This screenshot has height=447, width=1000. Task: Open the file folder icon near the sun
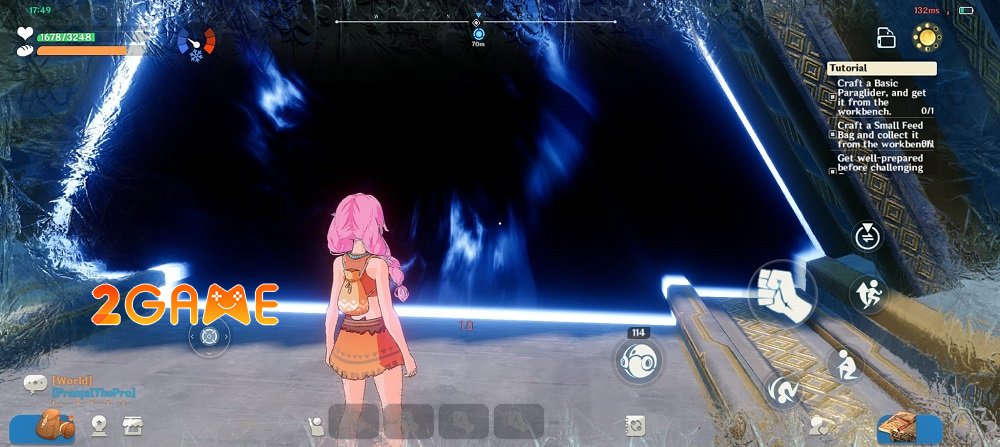[886, 38]
